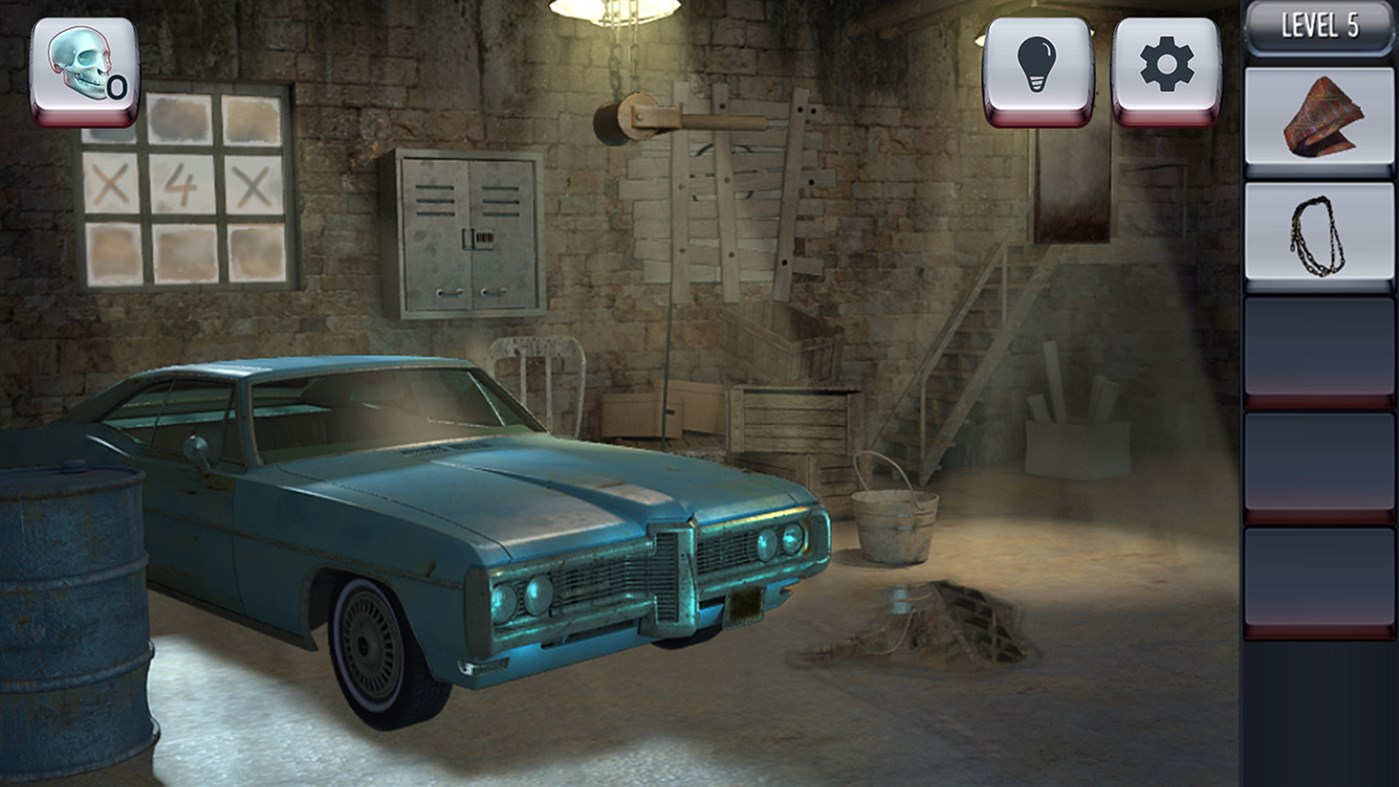The height and width of the screenshot is (787, 1399).
Task: Examine the window pane marked 4
Action: coord(180,180)
